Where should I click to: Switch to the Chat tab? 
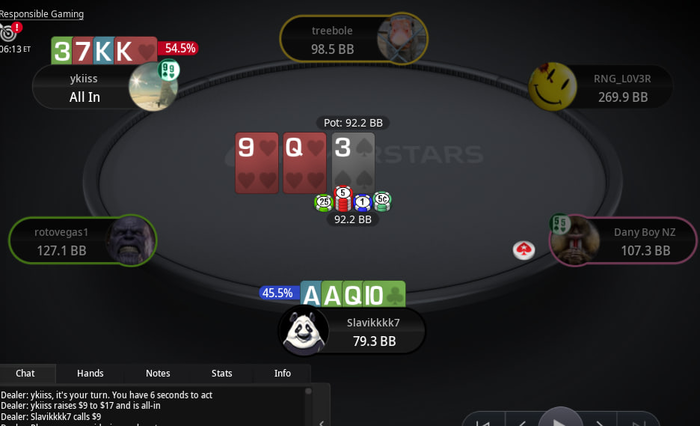tap(25, 373)
